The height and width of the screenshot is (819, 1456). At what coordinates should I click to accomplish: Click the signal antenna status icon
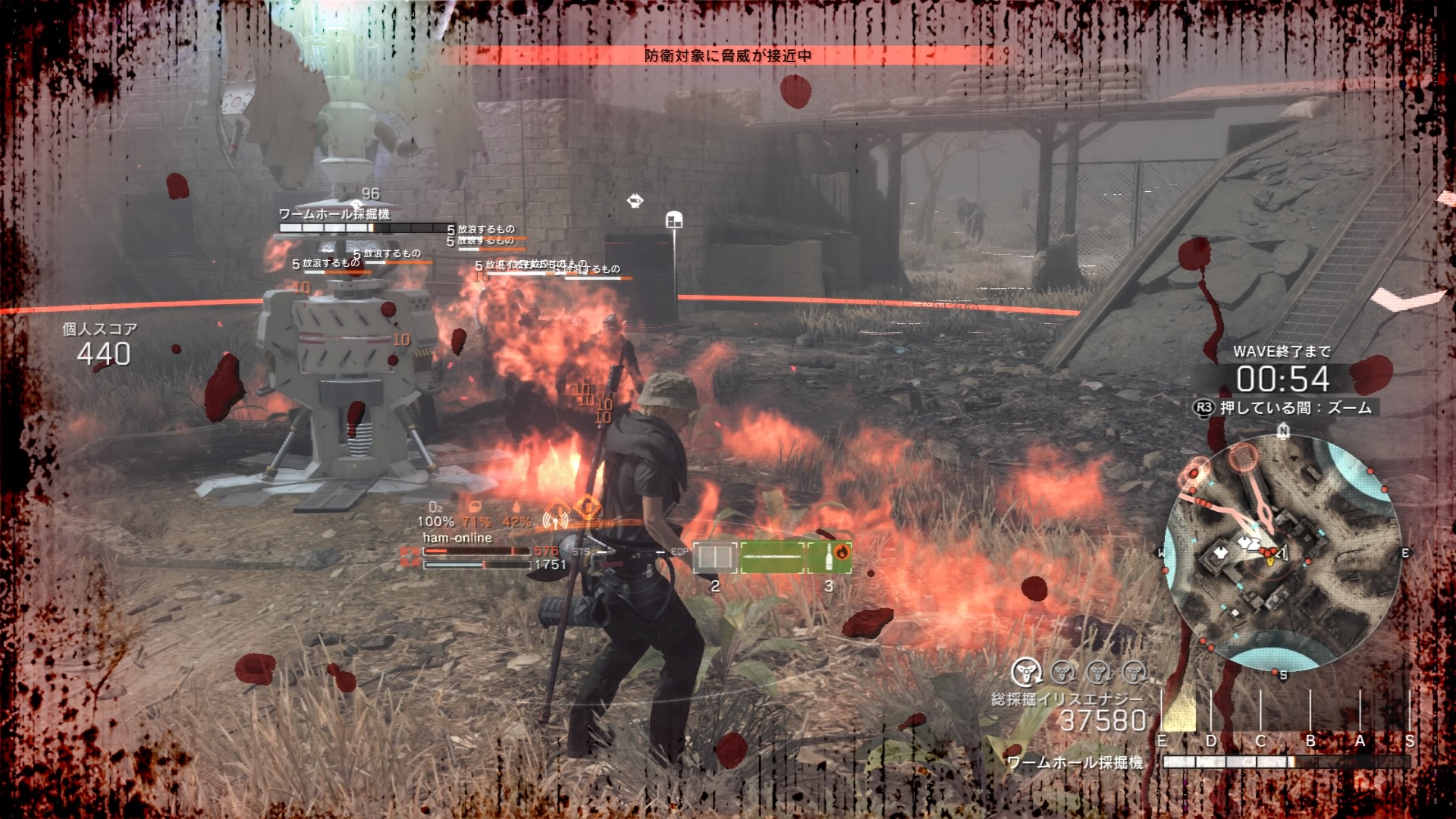click(x=556, y=520)
